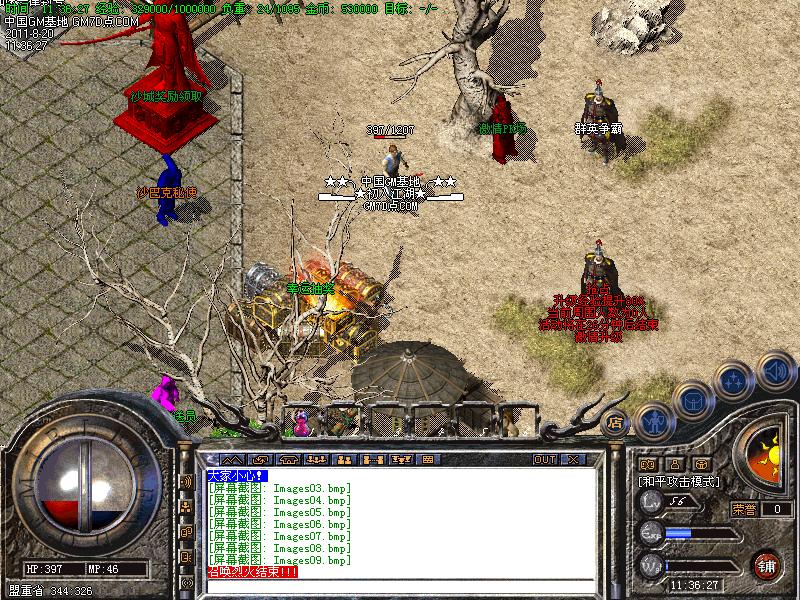Click the two-figure friends toolbar button
The width and height of the screenshot is (800, 600).
click(x=343, y=459)
